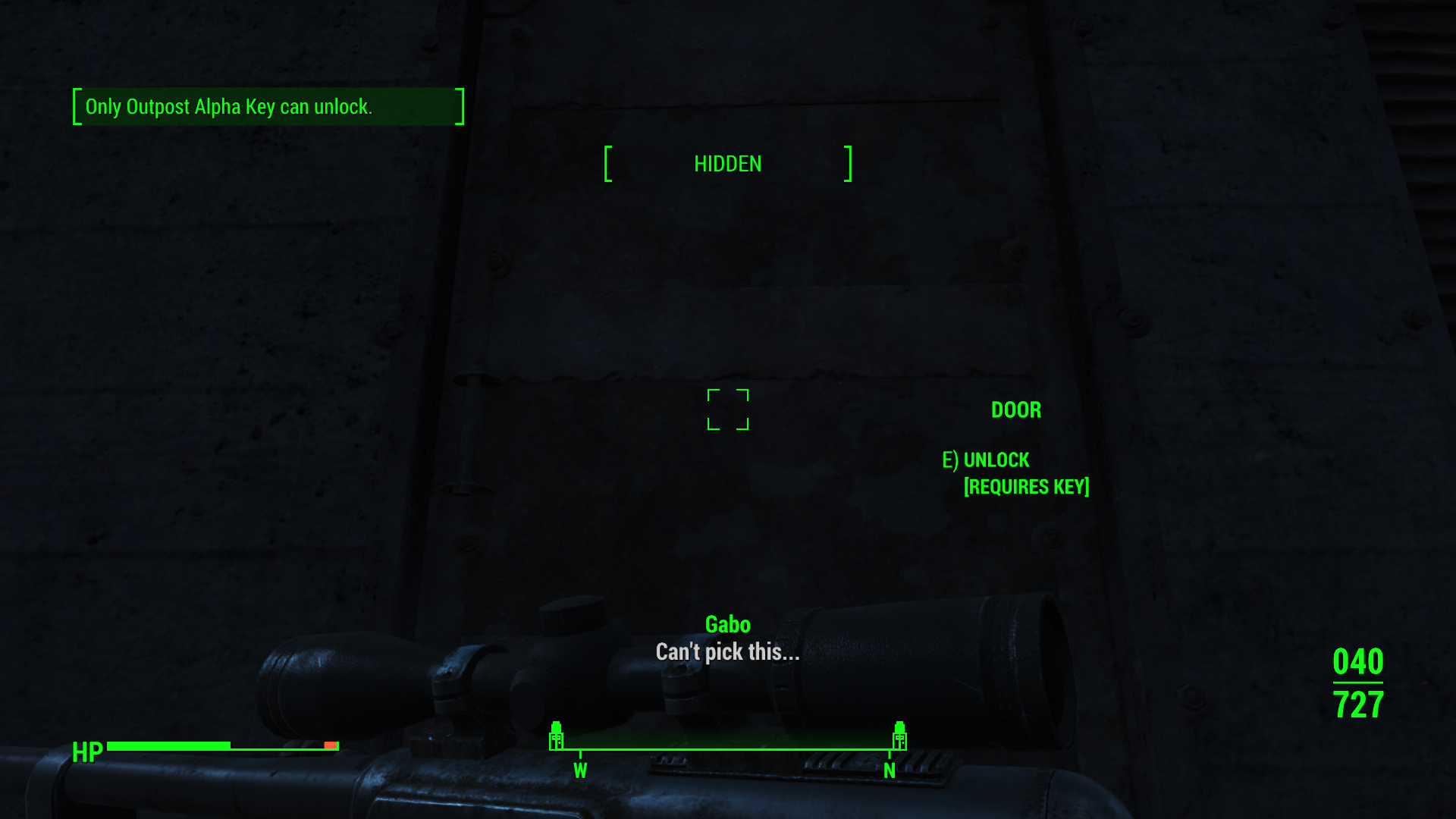This screenshot has width=1456, height=819.
Task: Click the ammo count reading 040
Action: 1357,661
